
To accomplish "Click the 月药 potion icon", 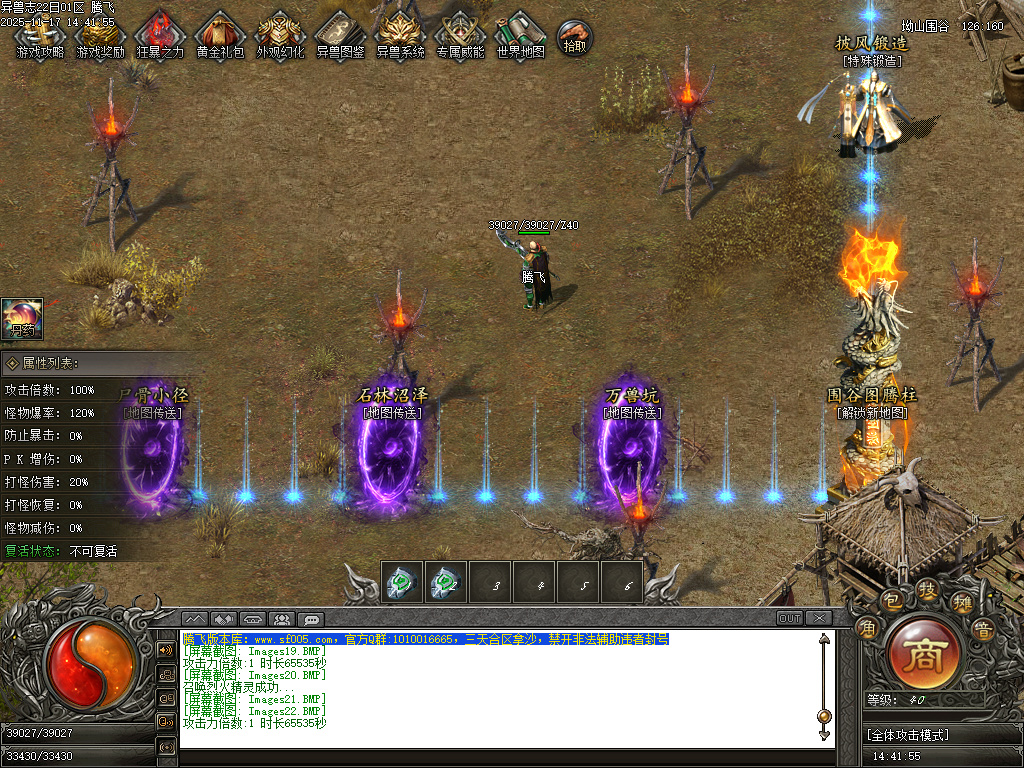I will click(21, 318).
